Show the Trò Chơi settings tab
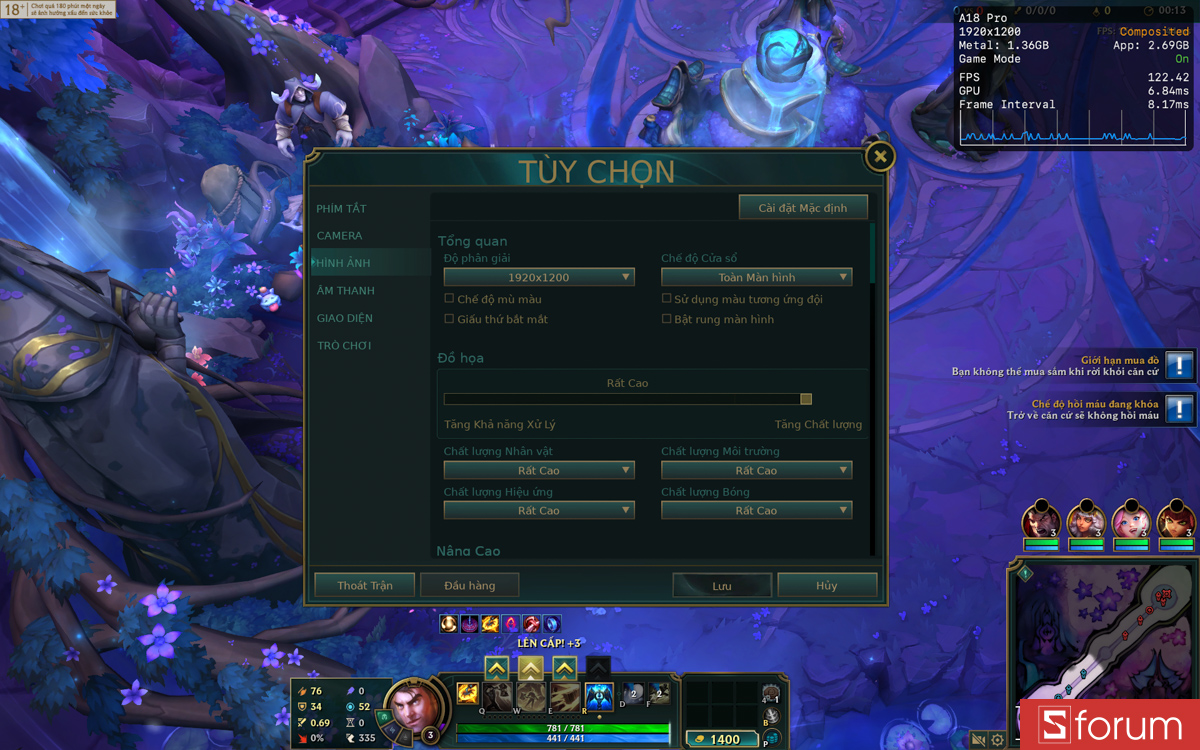1200x750 pixels. point(344,346)
